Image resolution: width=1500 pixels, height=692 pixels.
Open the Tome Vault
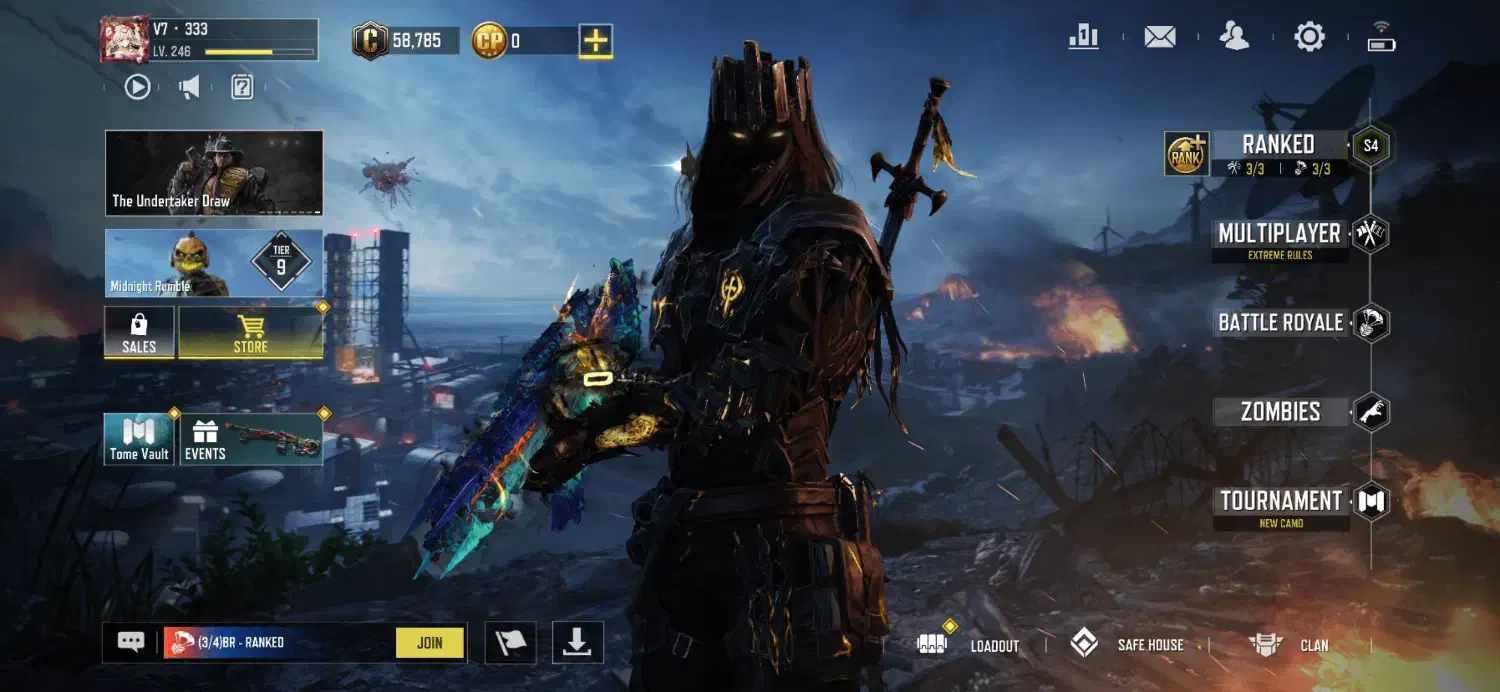click(139, 439)
